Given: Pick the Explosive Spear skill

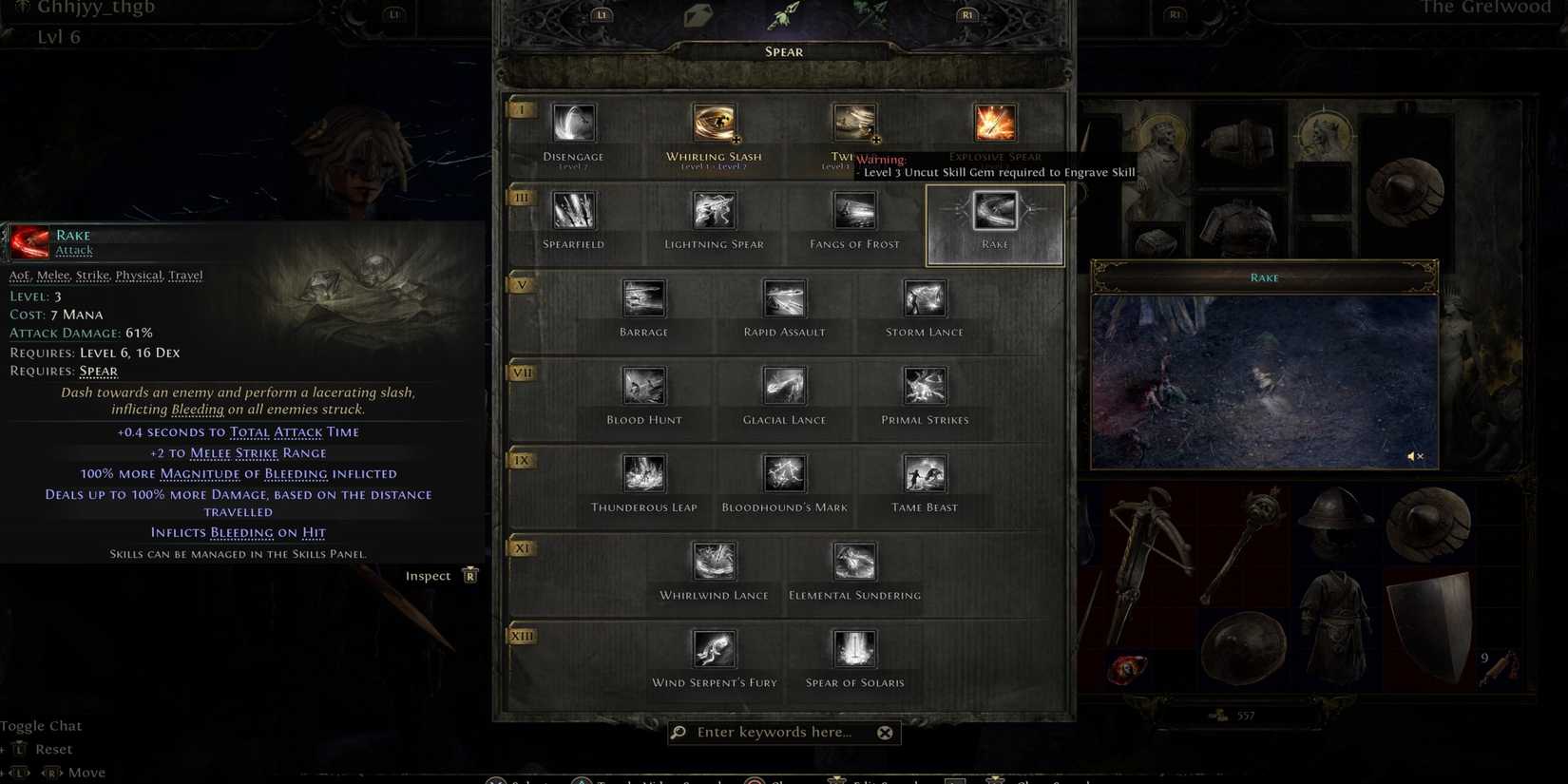Looking at the screenshot, I should point(994,123).
